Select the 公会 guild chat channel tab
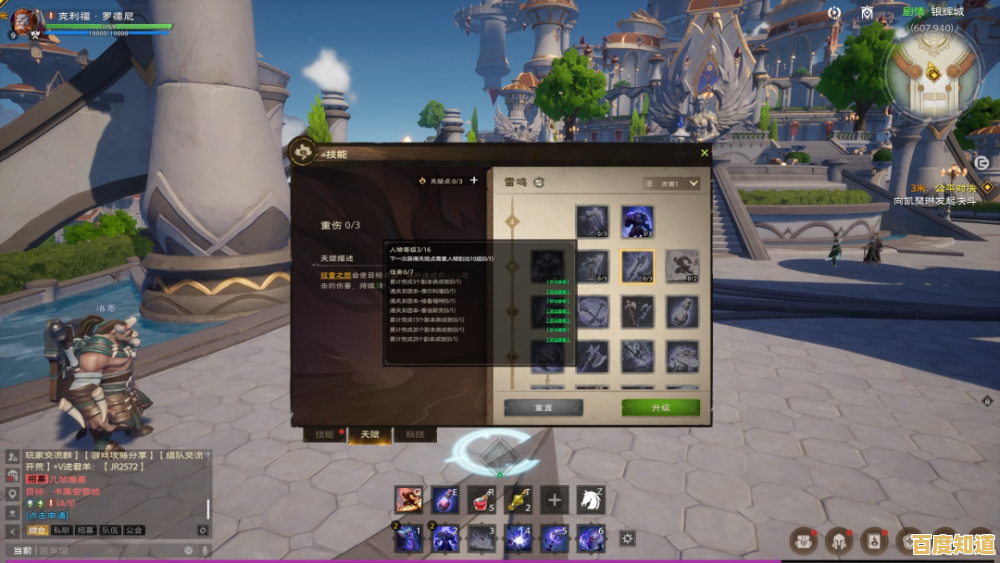The image size is (1000, 563). 133,530
